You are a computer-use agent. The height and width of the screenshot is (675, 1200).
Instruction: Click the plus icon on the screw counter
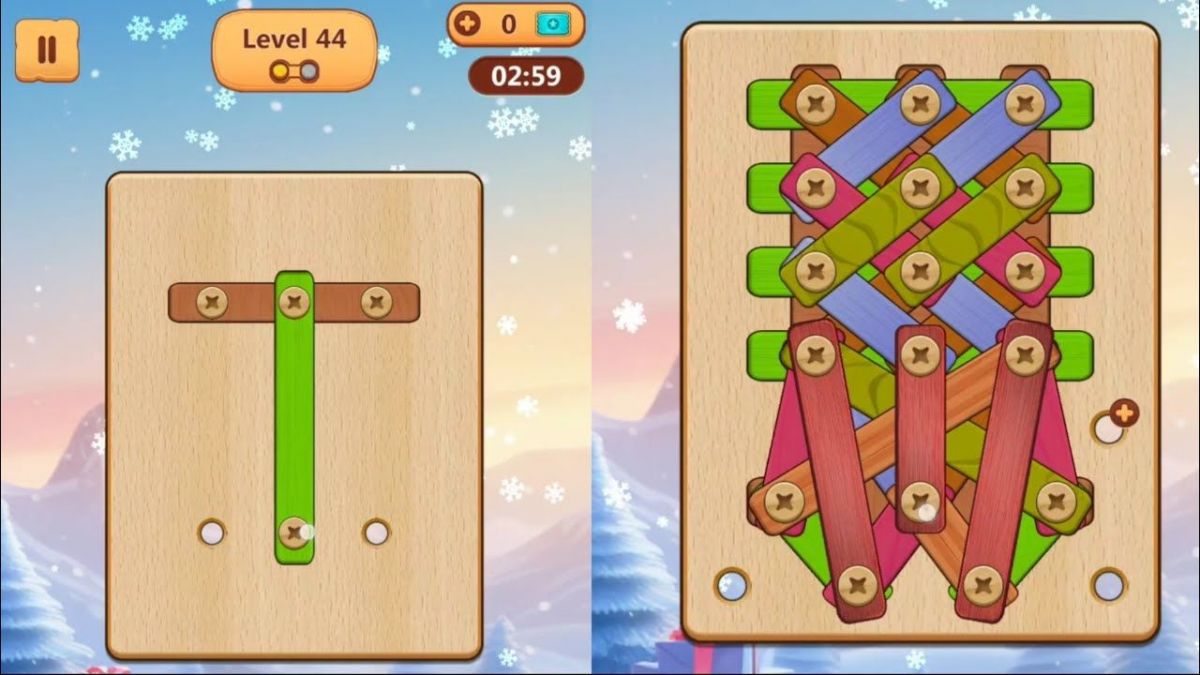467,24
